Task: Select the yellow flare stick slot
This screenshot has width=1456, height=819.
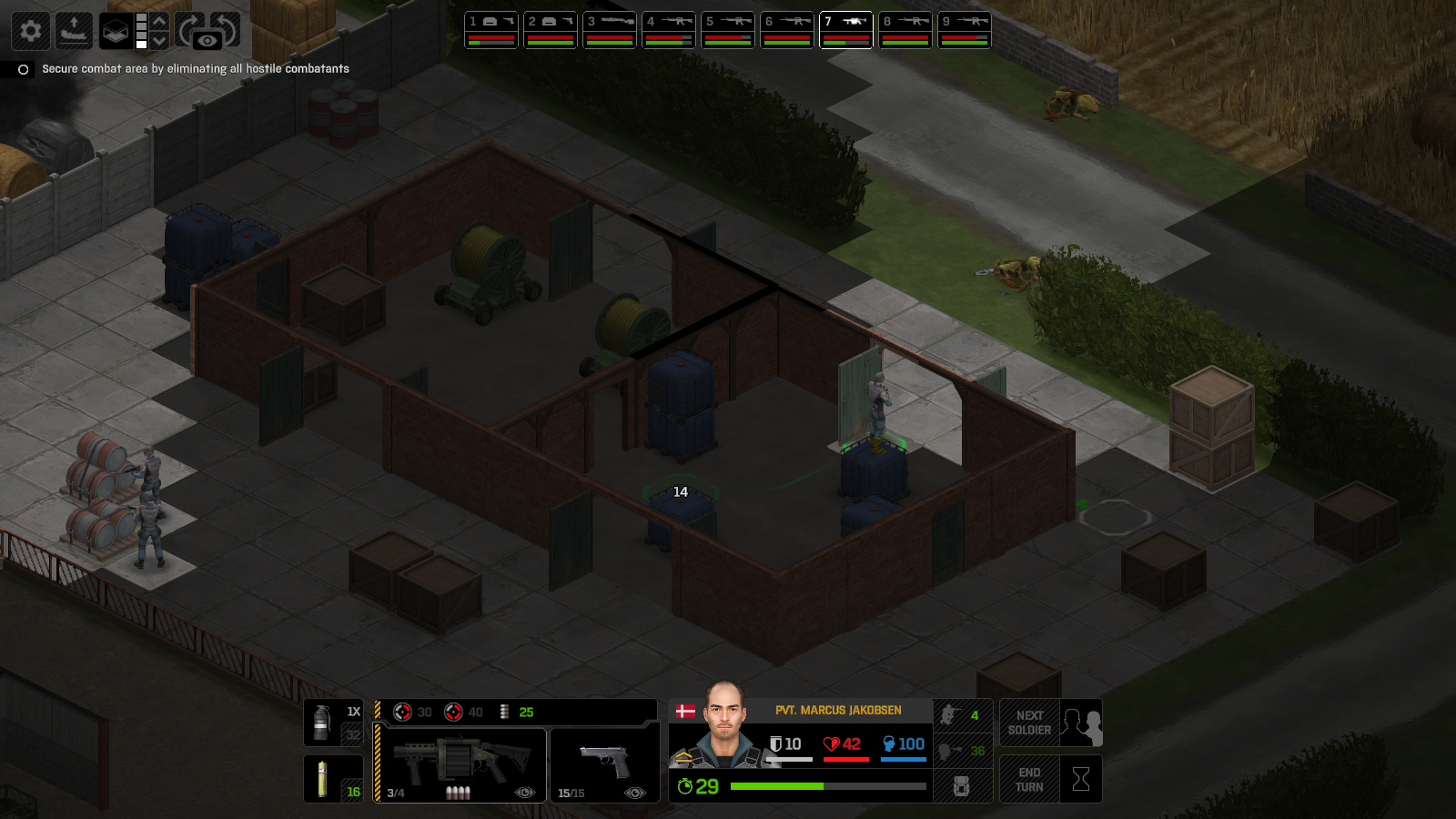Action: 333,779
